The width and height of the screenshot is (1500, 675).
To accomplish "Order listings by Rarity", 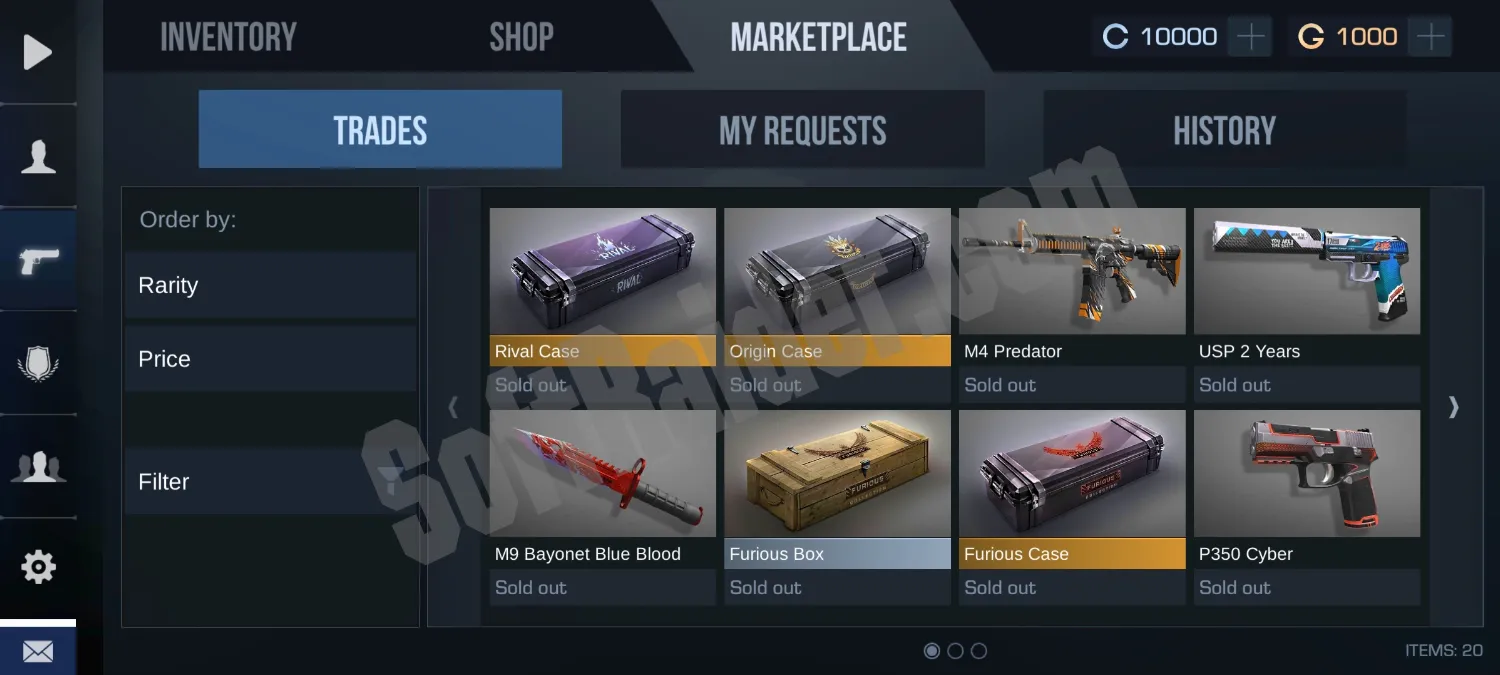I will (269, 286).
